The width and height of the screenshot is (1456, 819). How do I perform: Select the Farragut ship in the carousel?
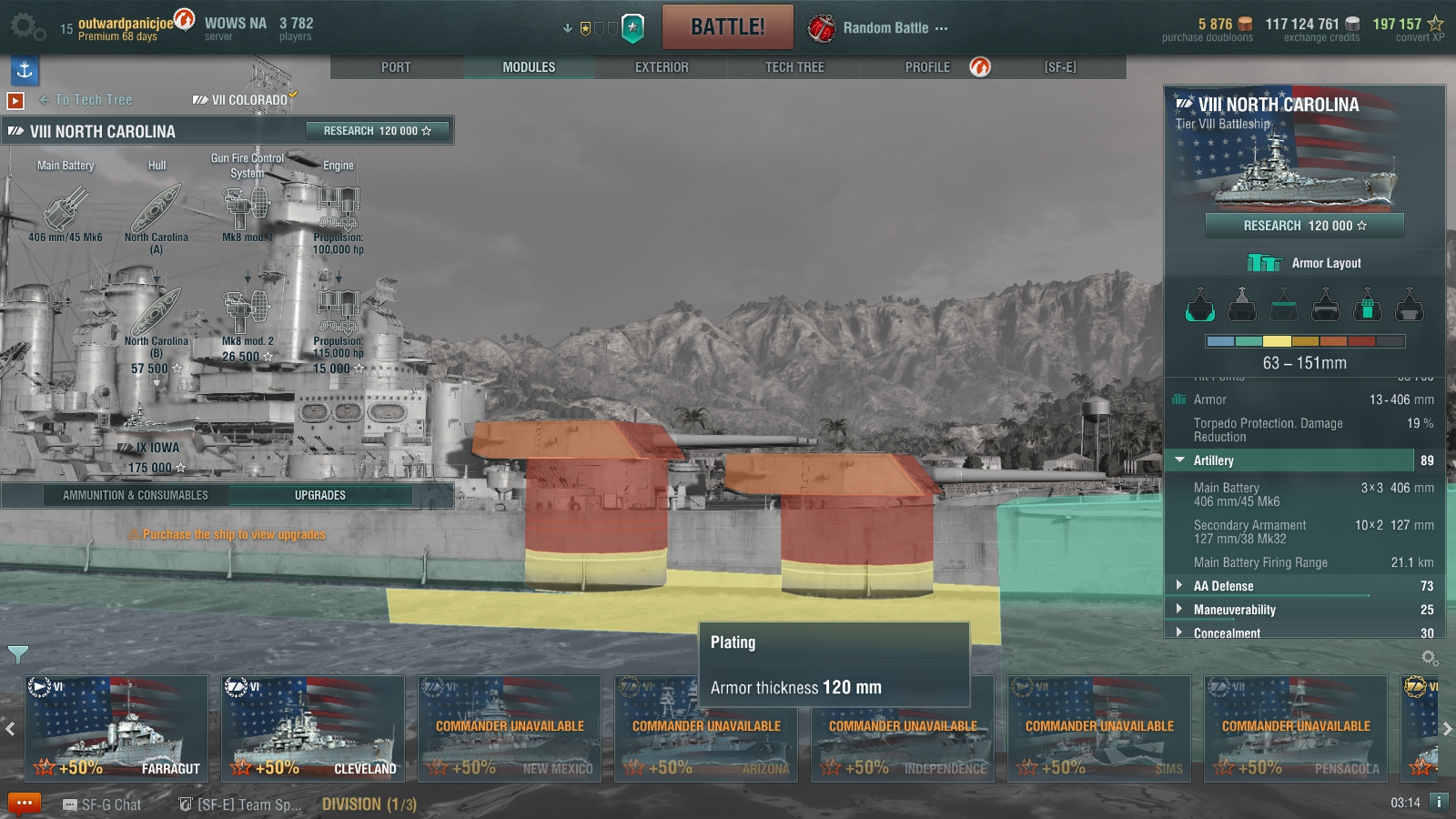116,728
